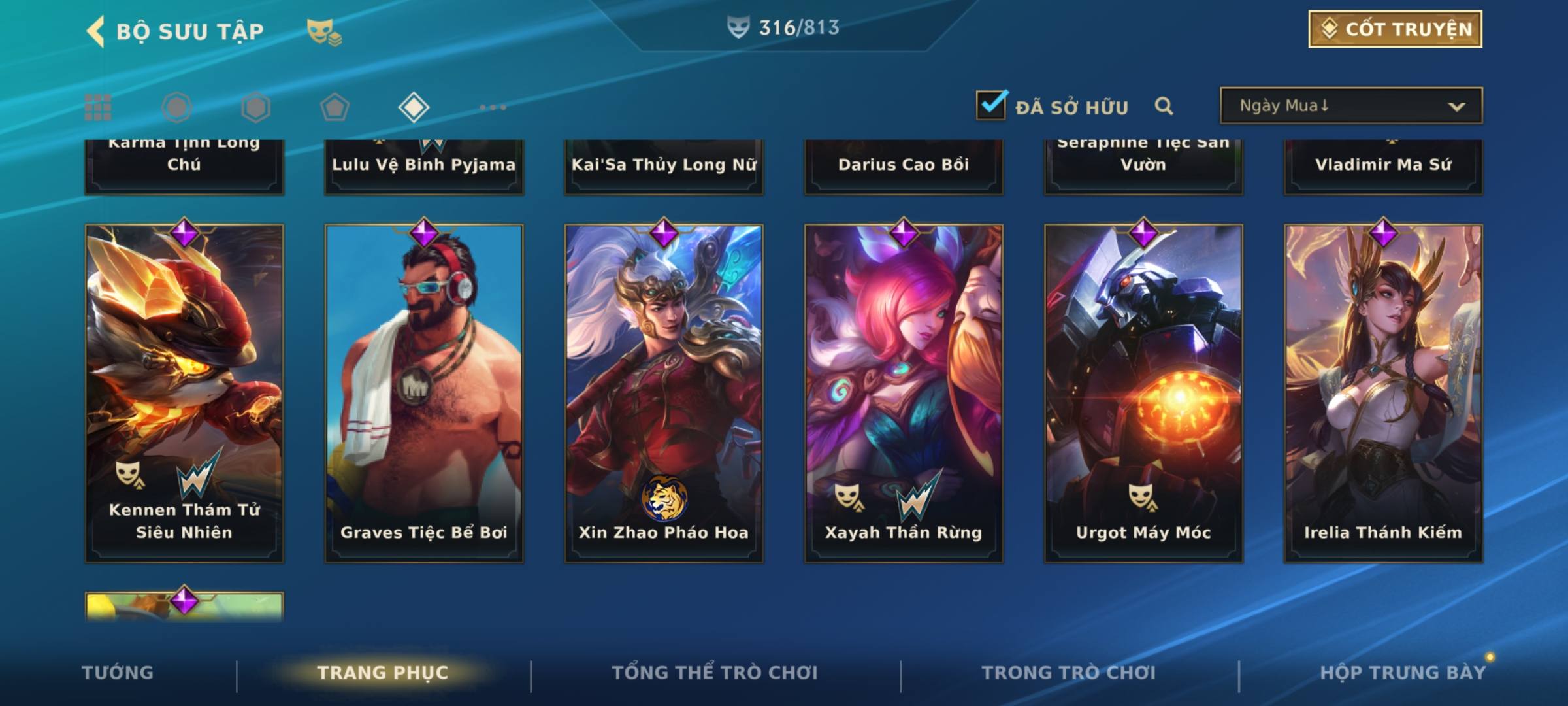Screen dimensions: 1568x706
Task: View Xayah Thần Rừng skin card
Action: point(904,392)
